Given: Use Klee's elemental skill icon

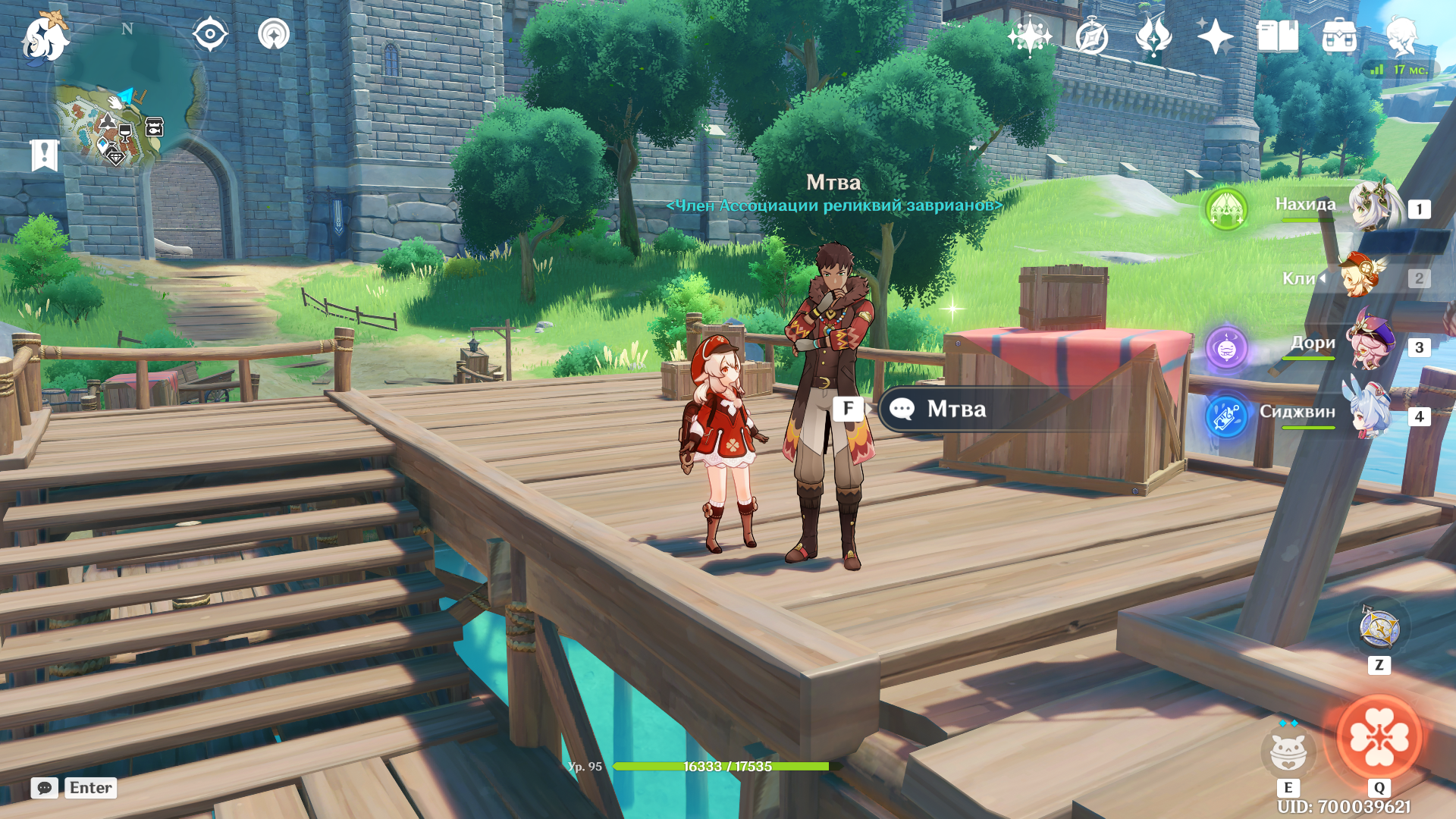Looking at the screenshot, I should [1288, 752].
